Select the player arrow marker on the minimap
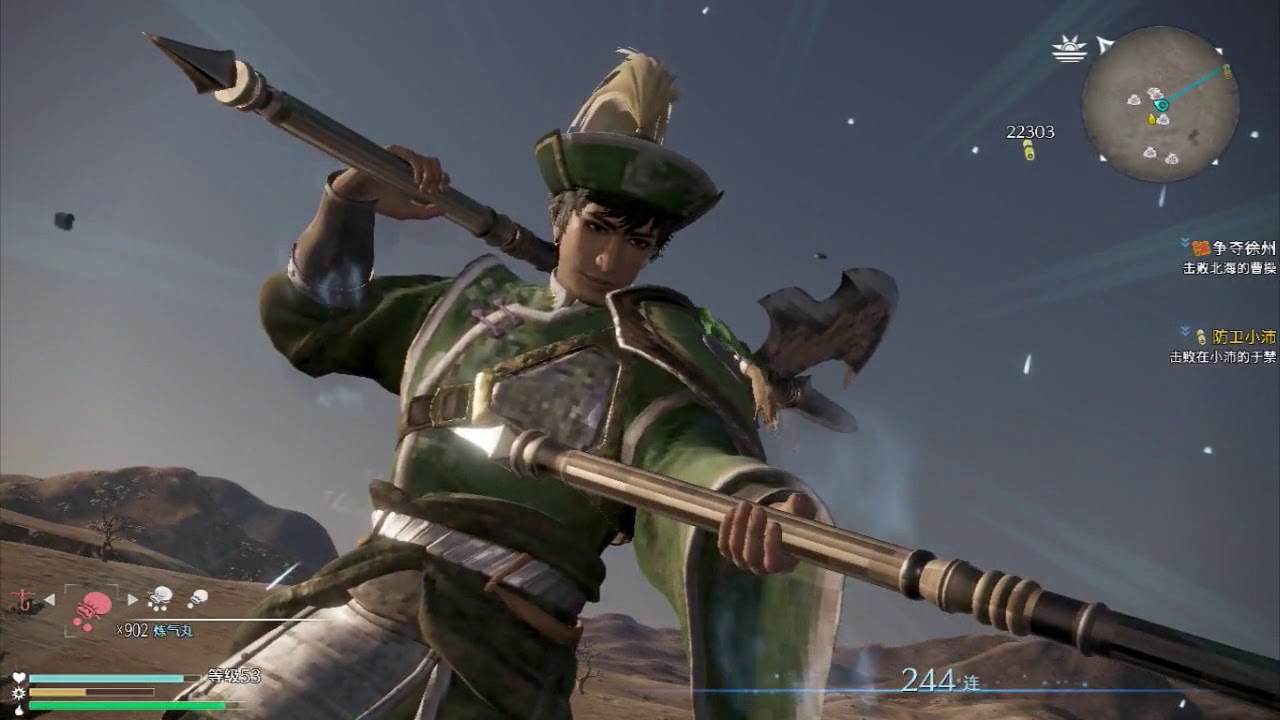The image size is (1280, 720). 1161,105
